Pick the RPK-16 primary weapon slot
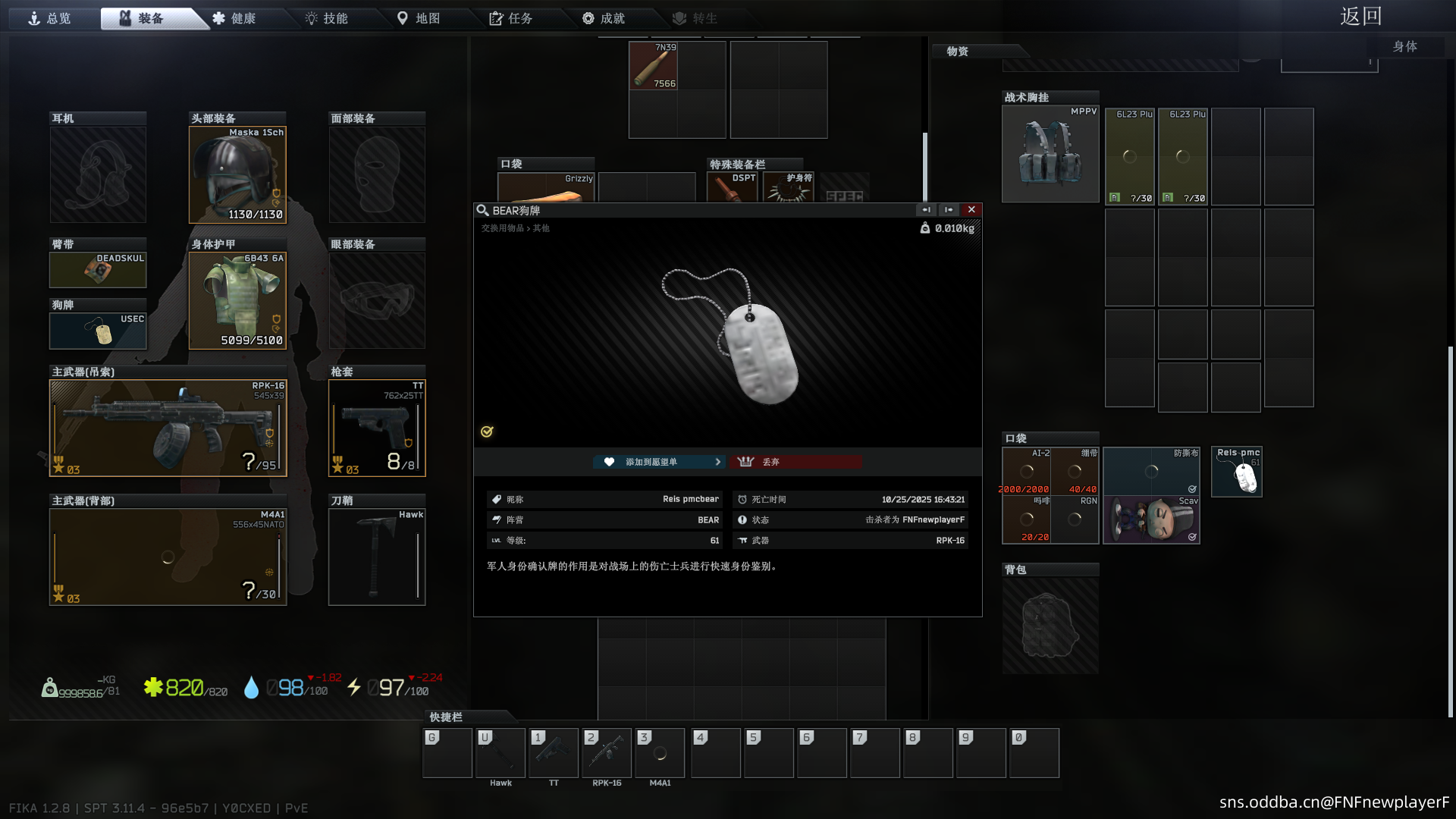Screen dimensions: 1456x819 pyautogui.click(x=168, y=428)
